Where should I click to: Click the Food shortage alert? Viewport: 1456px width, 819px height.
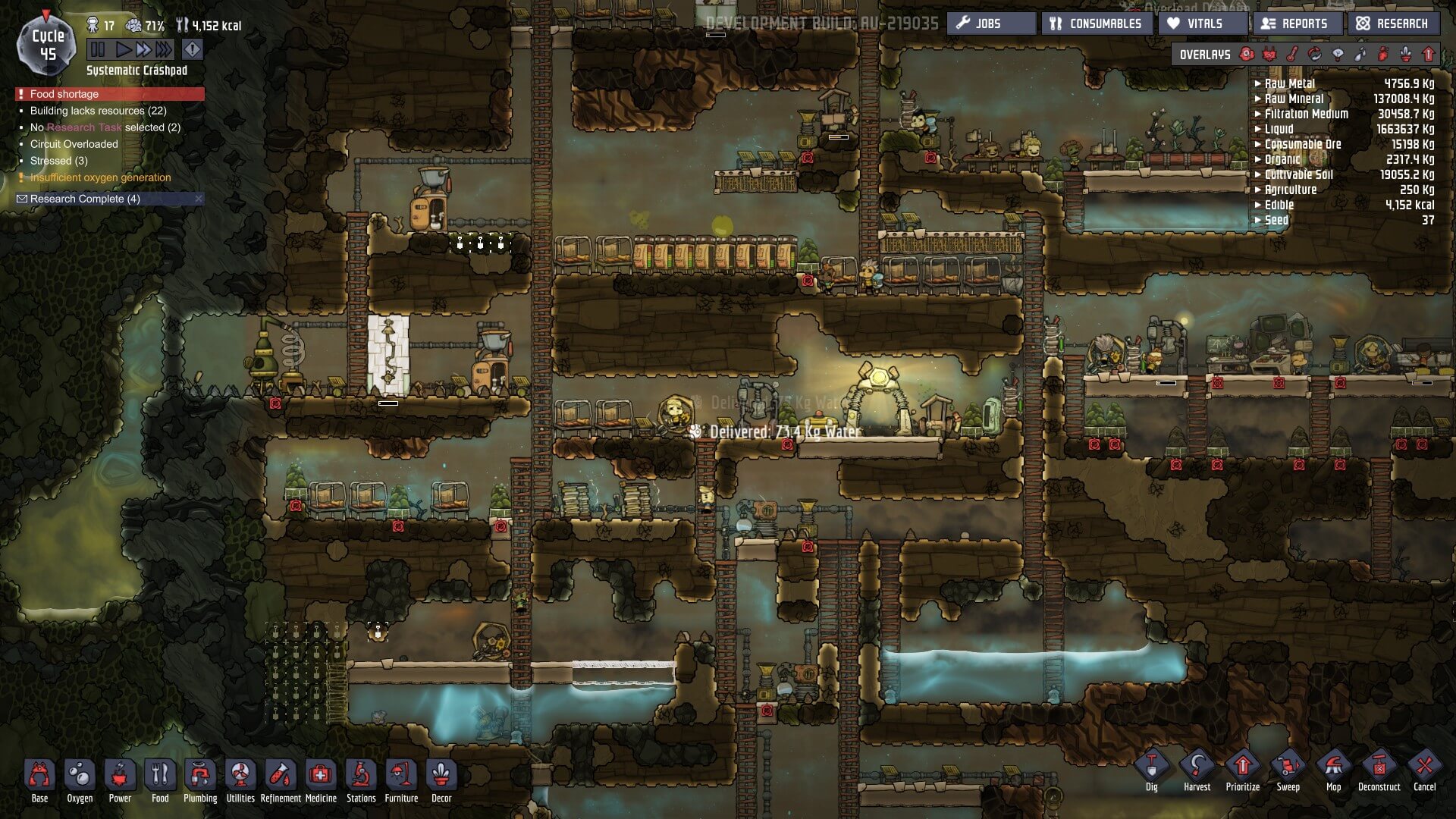tap(64, 94)
